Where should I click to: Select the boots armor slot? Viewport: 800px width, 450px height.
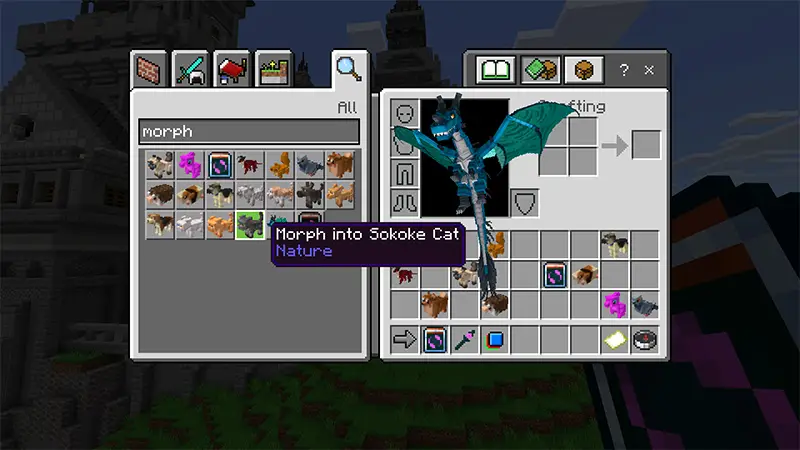pyautogui.click(x=404, y=202)
